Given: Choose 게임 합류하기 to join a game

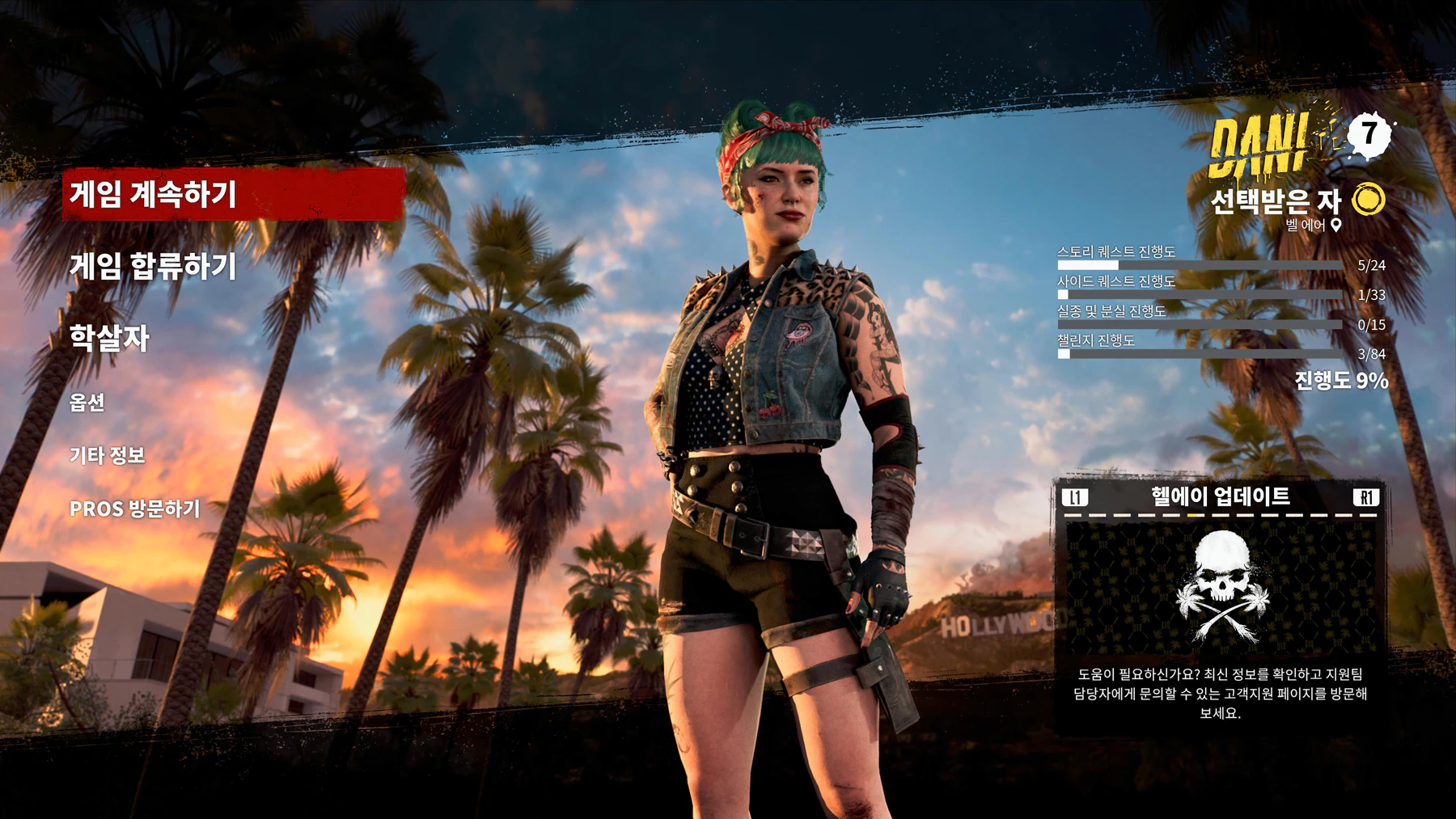Looking at the screenshot, I should pyautogui.click(x=153, y=266).
